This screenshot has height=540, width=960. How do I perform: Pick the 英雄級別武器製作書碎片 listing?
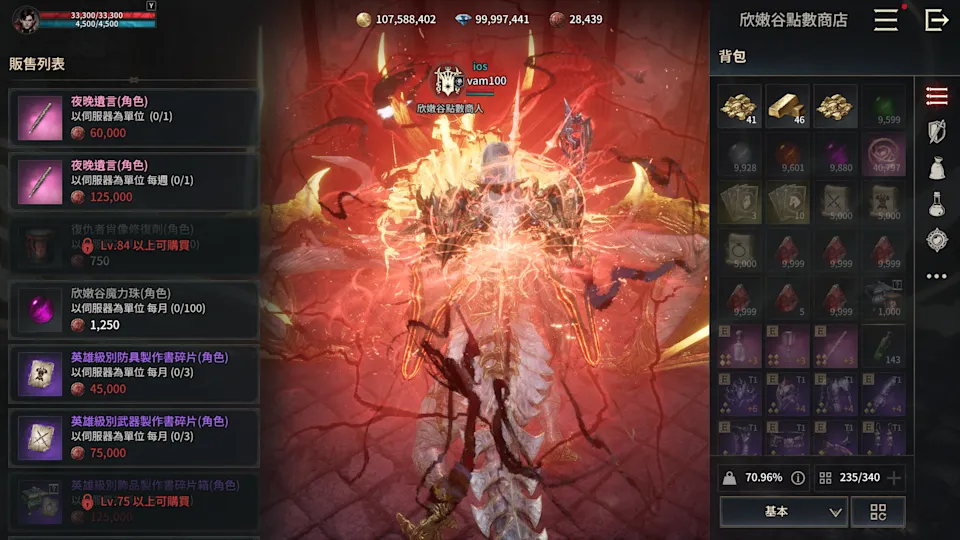(x=133, y=437)
